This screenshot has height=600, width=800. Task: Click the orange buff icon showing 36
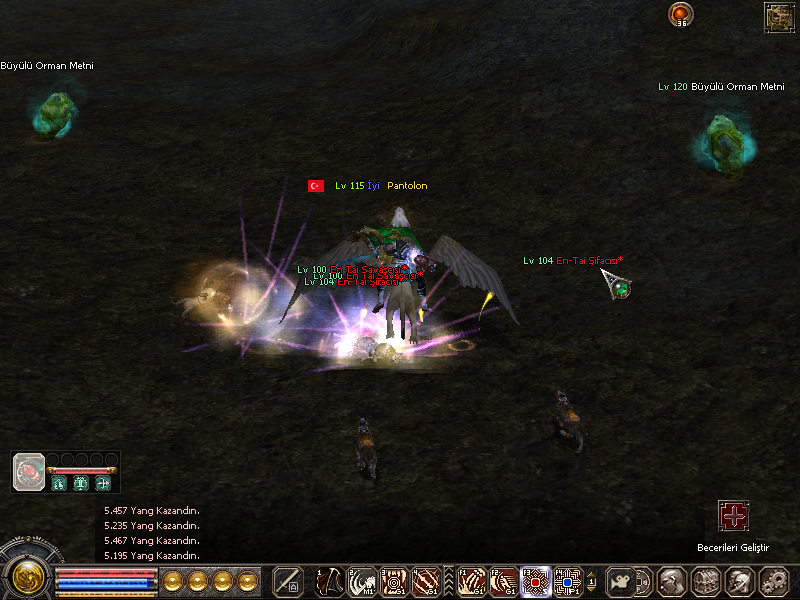tap(681, 14)
